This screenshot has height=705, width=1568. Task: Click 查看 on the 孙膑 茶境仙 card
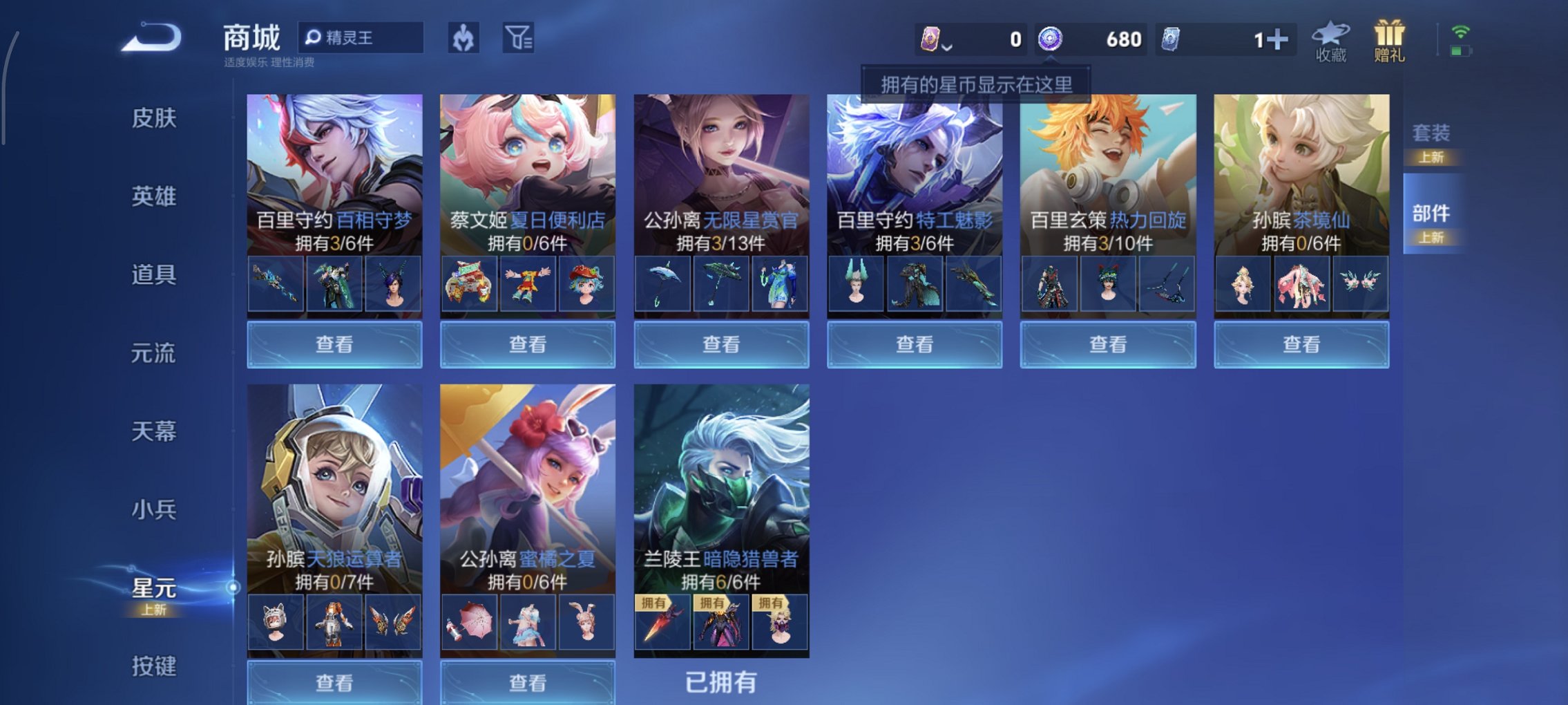click(1300, 344)
